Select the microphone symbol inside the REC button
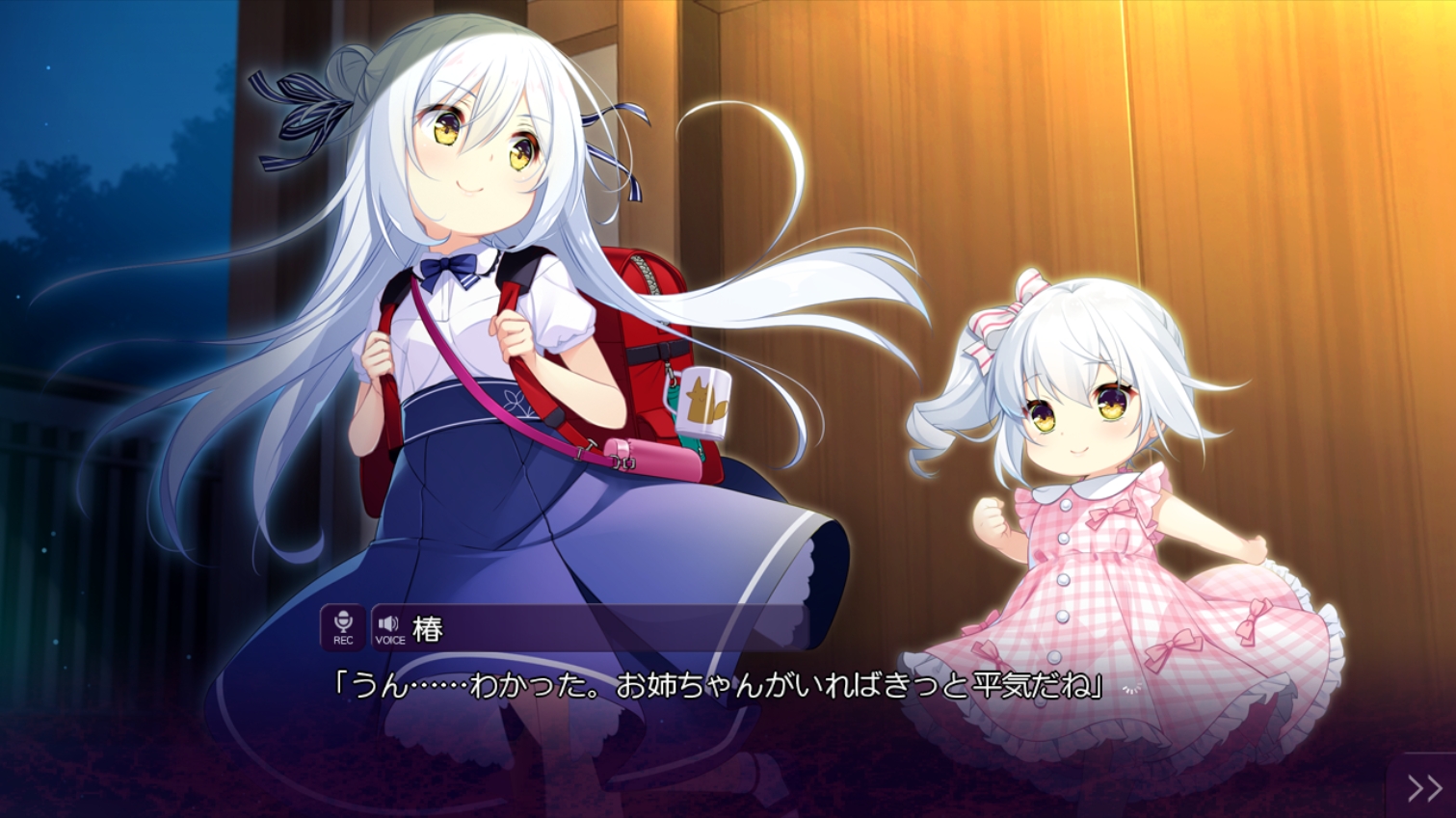1456x818 pixels. [342, 620]
